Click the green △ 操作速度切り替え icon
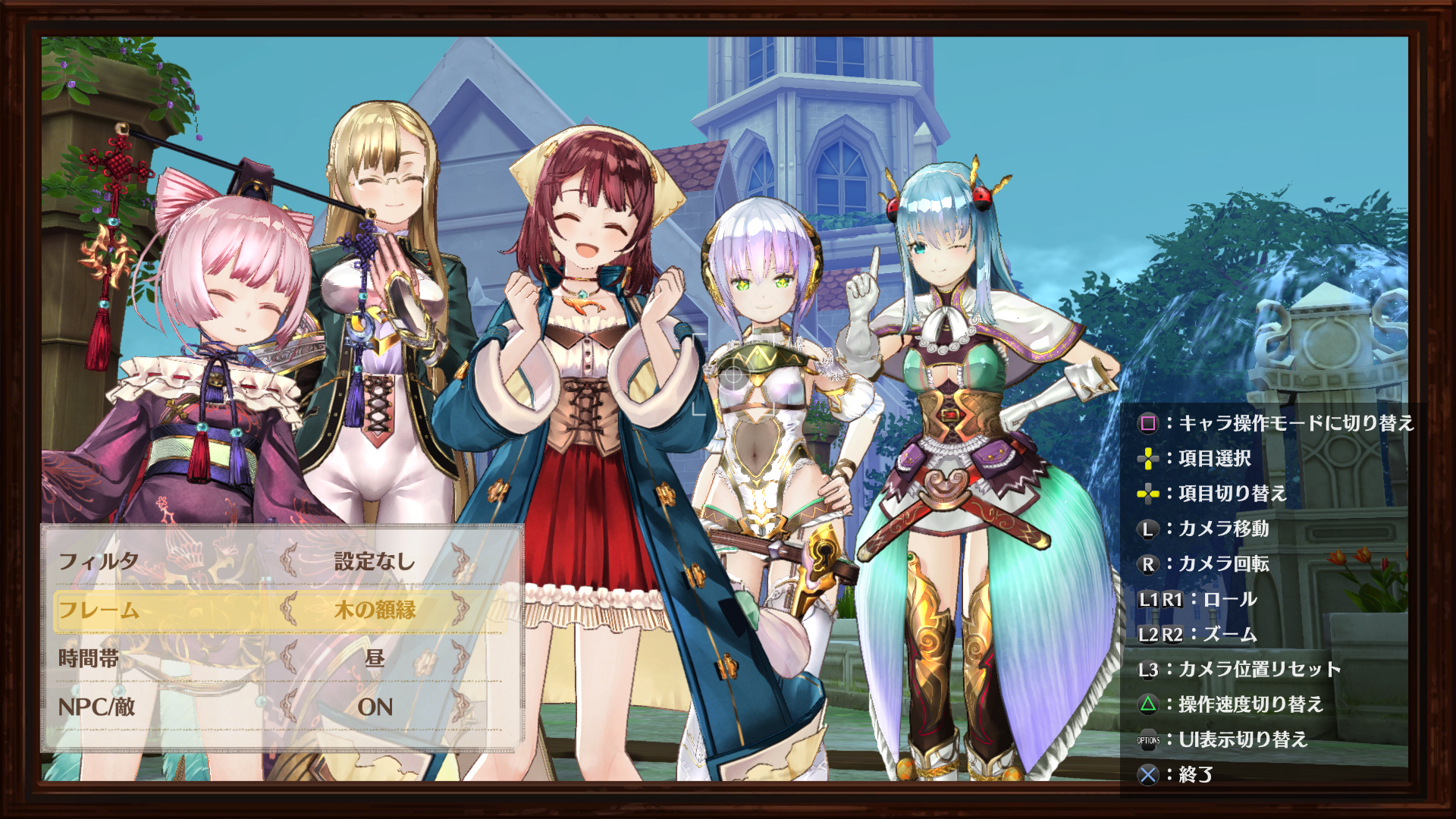 pos(1147,703)
